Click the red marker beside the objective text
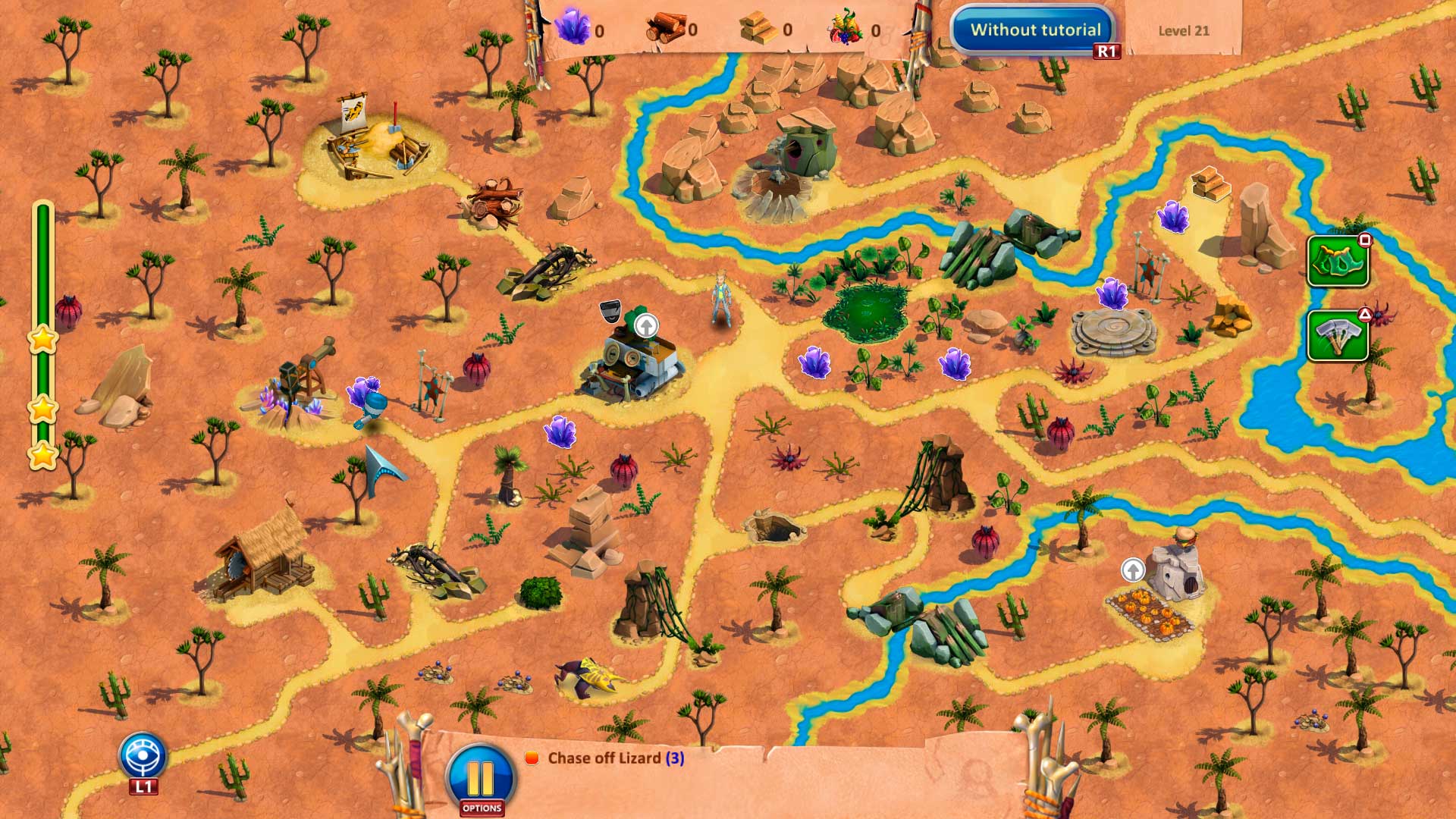Screen dimensions: 1456x819 tap(533, 756)
